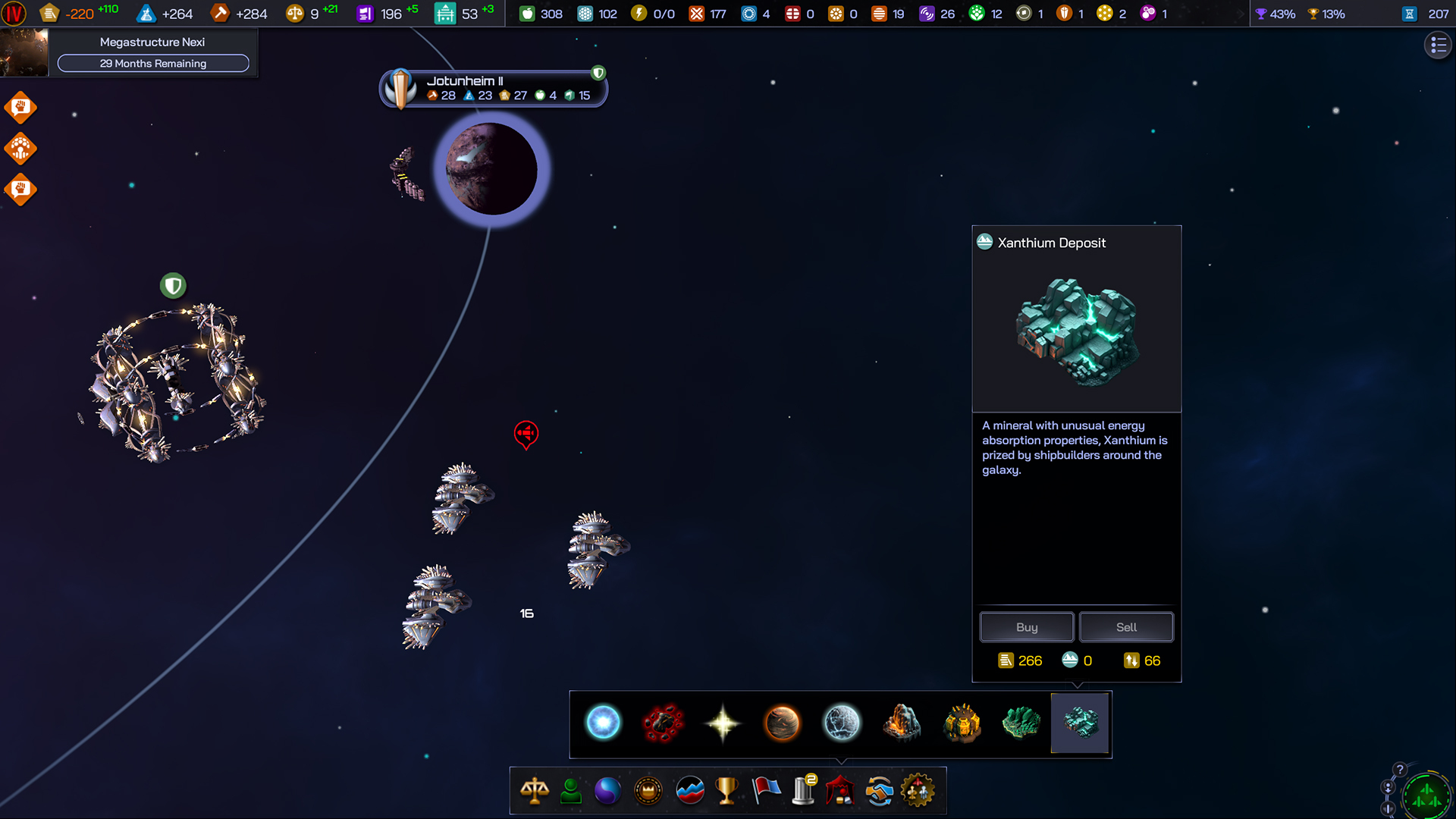The height and width of the screenshot is (819, 1456).
Task: Choose the green crystal deposit resource
Action: click(1021, 723)
